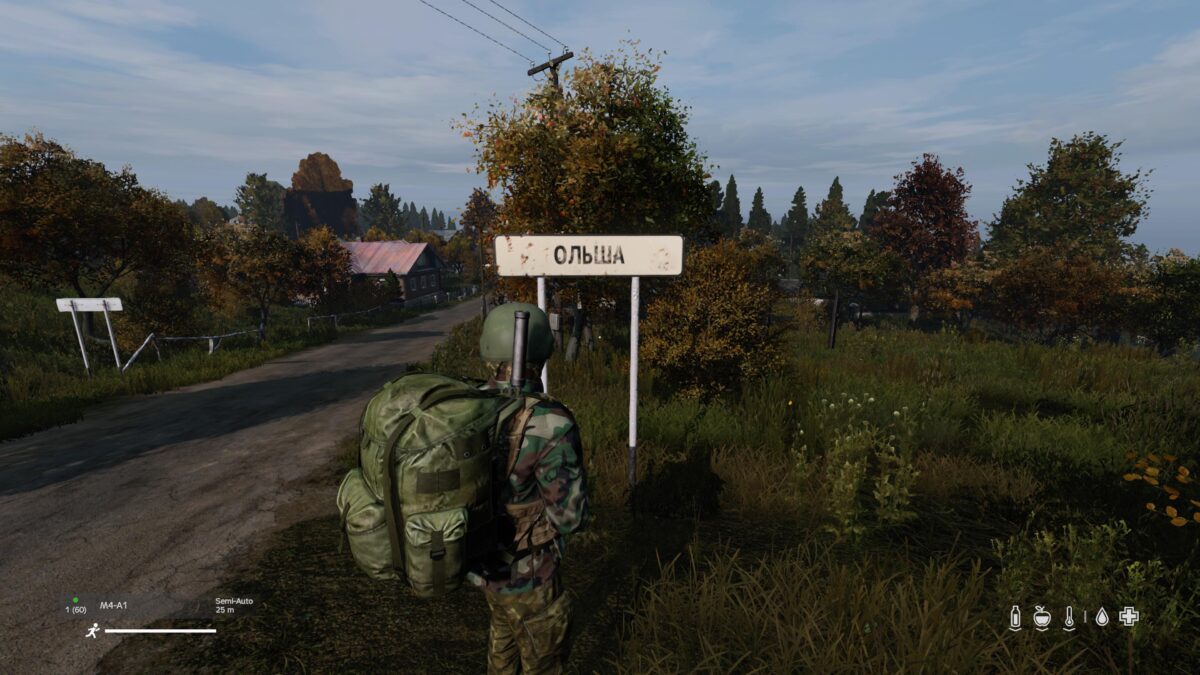This screenshot has height=675, width=1200.
Task: Check the thermometer temperature icon
Action: point(1069,617)
